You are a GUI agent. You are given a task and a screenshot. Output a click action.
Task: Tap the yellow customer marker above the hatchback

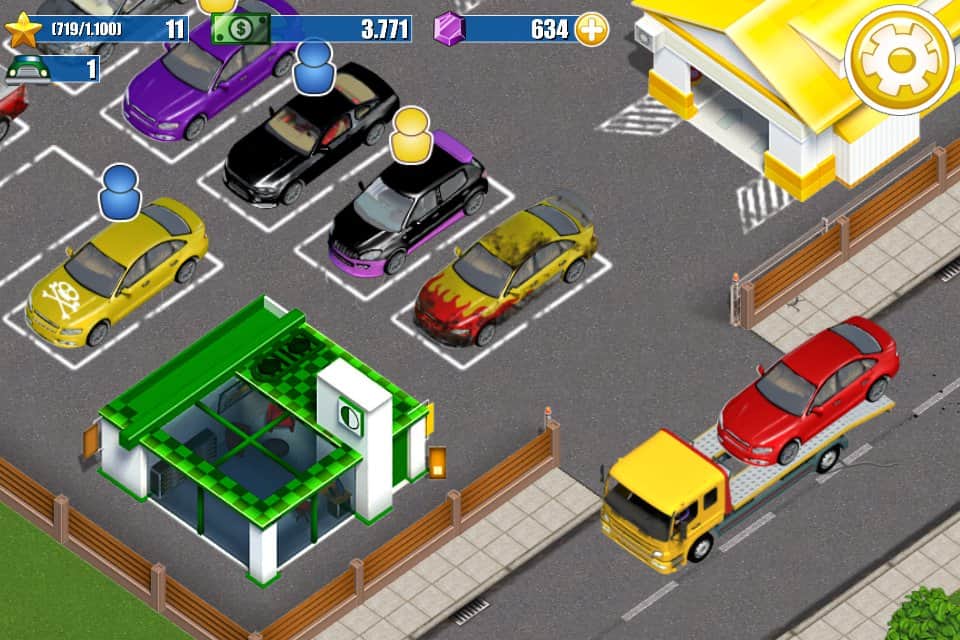click(x=410, y=133)
